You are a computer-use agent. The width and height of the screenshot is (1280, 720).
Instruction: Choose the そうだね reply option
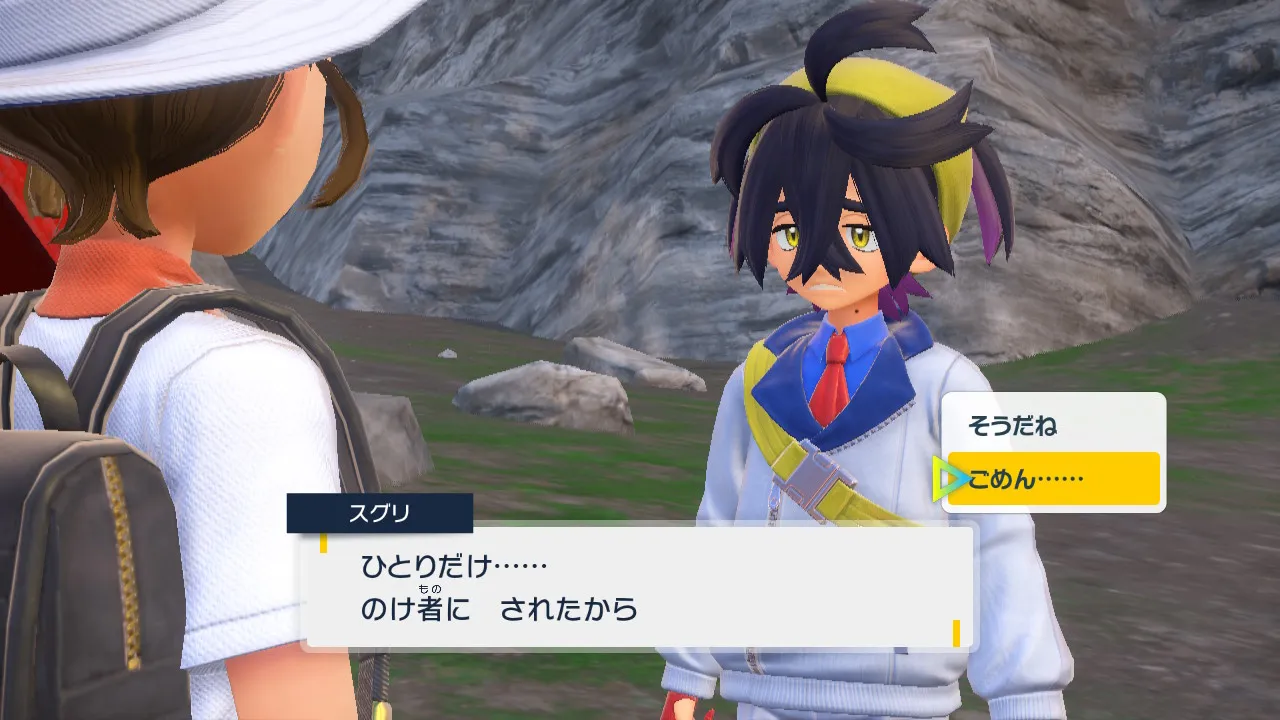[x=1012, y=426]
